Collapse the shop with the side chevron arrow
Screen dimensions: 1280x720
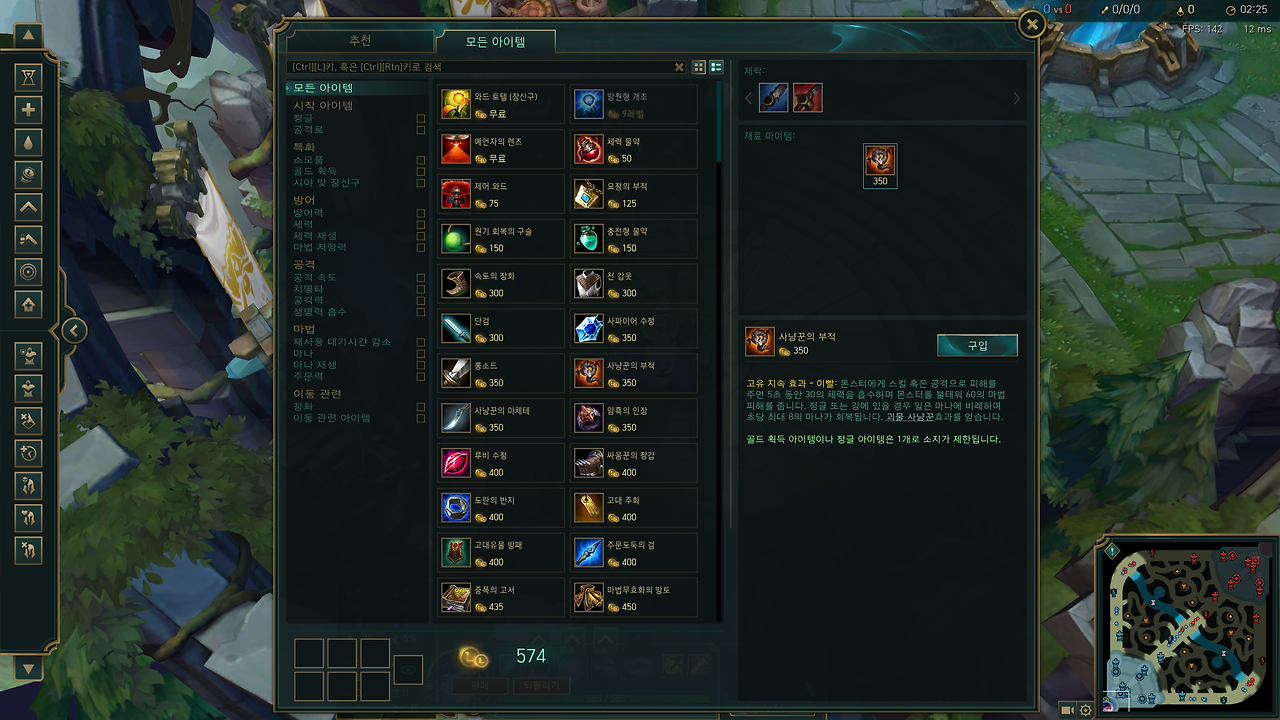tap(74, 328)
